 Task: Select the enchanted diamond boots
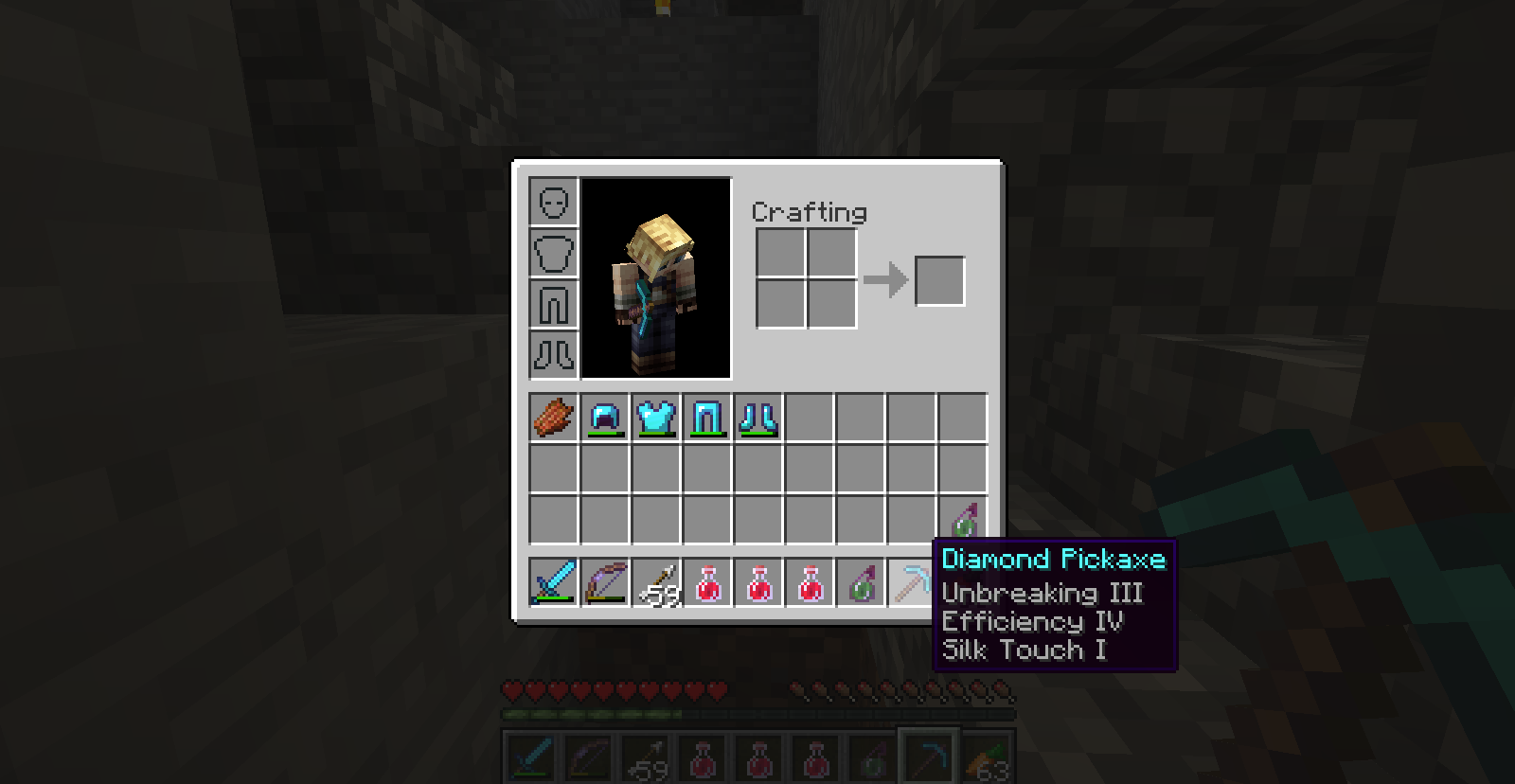tap(760, 417)
